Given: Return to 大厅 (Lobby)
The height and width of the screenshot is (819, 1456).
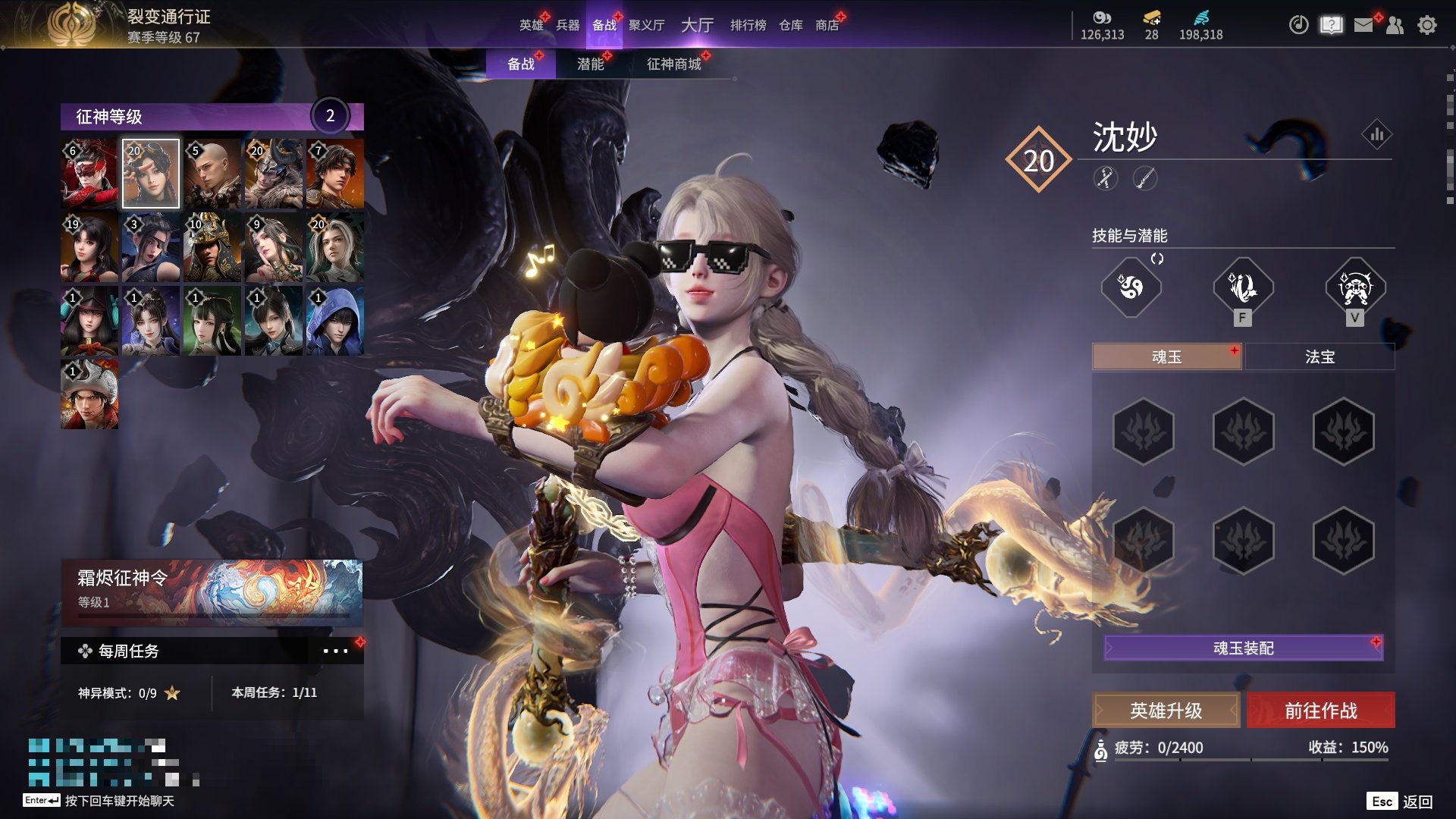Looking at the screenshot, I should tap(697, 25).
